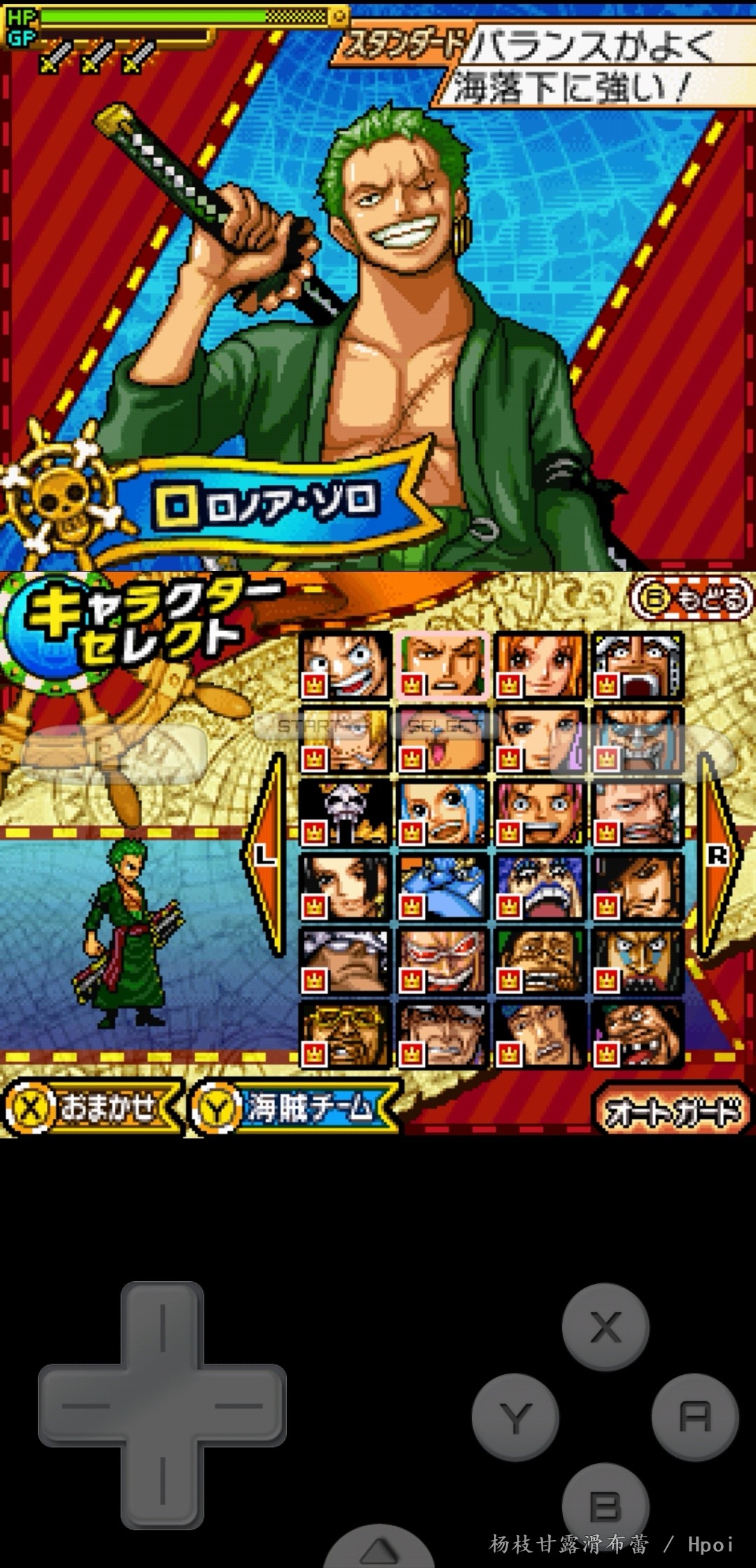Click the right R page arrow
The width and height of the screenshot is (756, 1568).
[718, 855]
